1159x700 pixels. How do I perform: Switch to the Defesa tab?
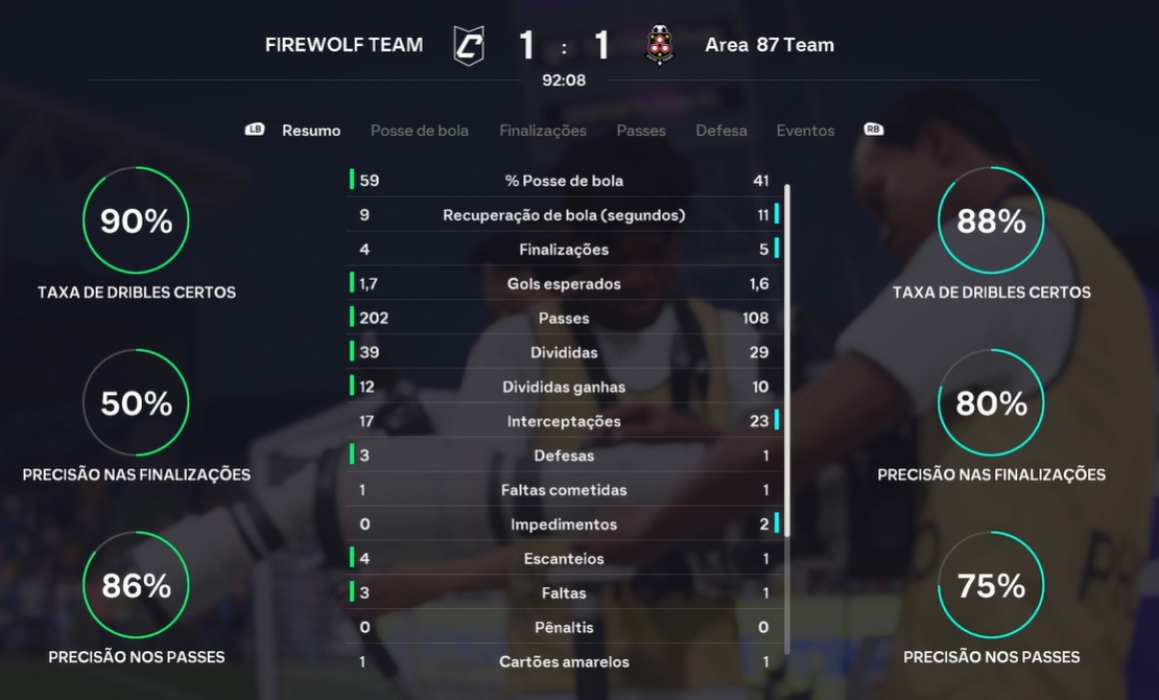coord(721,131)
